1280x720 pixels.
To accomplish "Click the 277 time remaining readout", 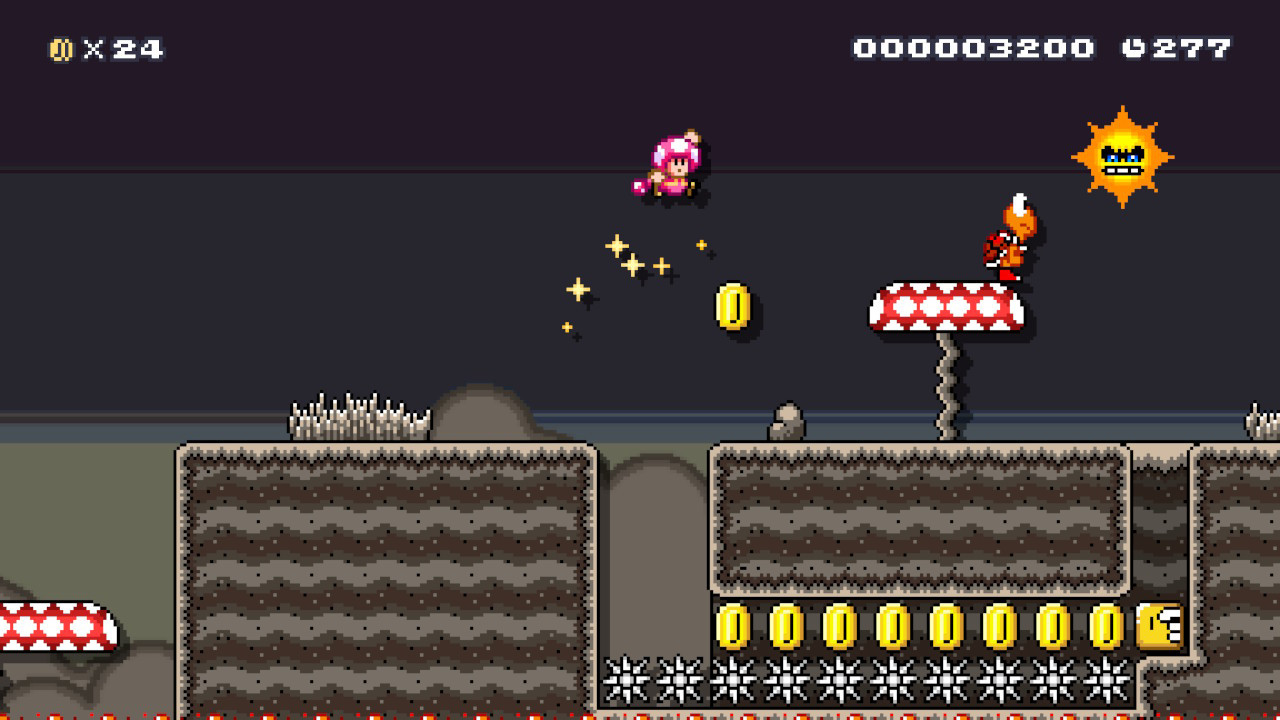I will click(1190, 46).
